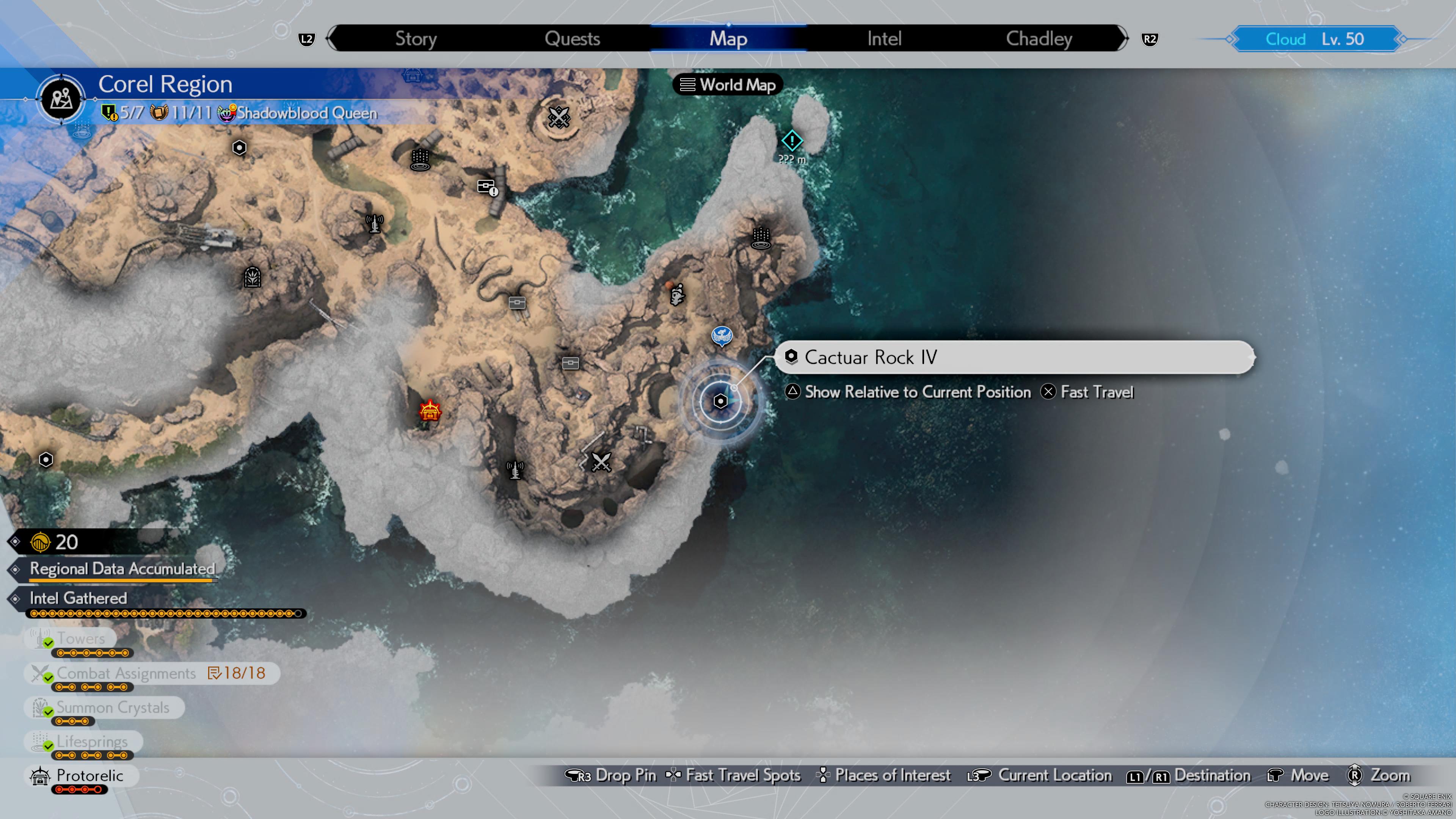
Task: Open the World Map view
Action: (728, 85)
